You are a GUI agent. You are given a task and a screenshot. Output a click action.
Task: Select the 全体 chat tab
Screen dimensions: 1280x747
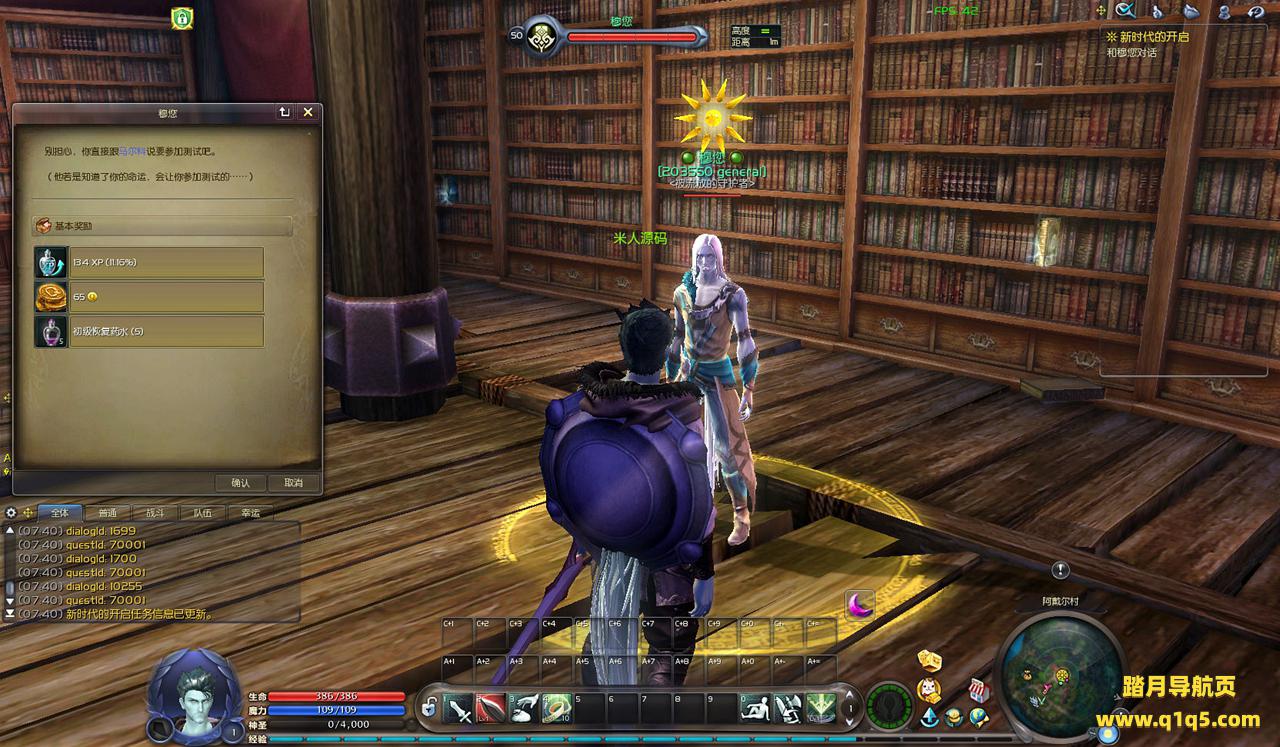[59, 513]
